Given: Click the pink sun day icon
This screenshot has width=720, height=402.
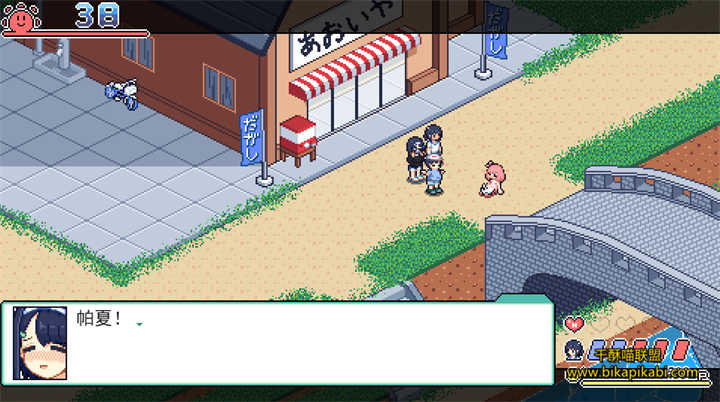Looking at the screenshot, I should pos(19,15).
